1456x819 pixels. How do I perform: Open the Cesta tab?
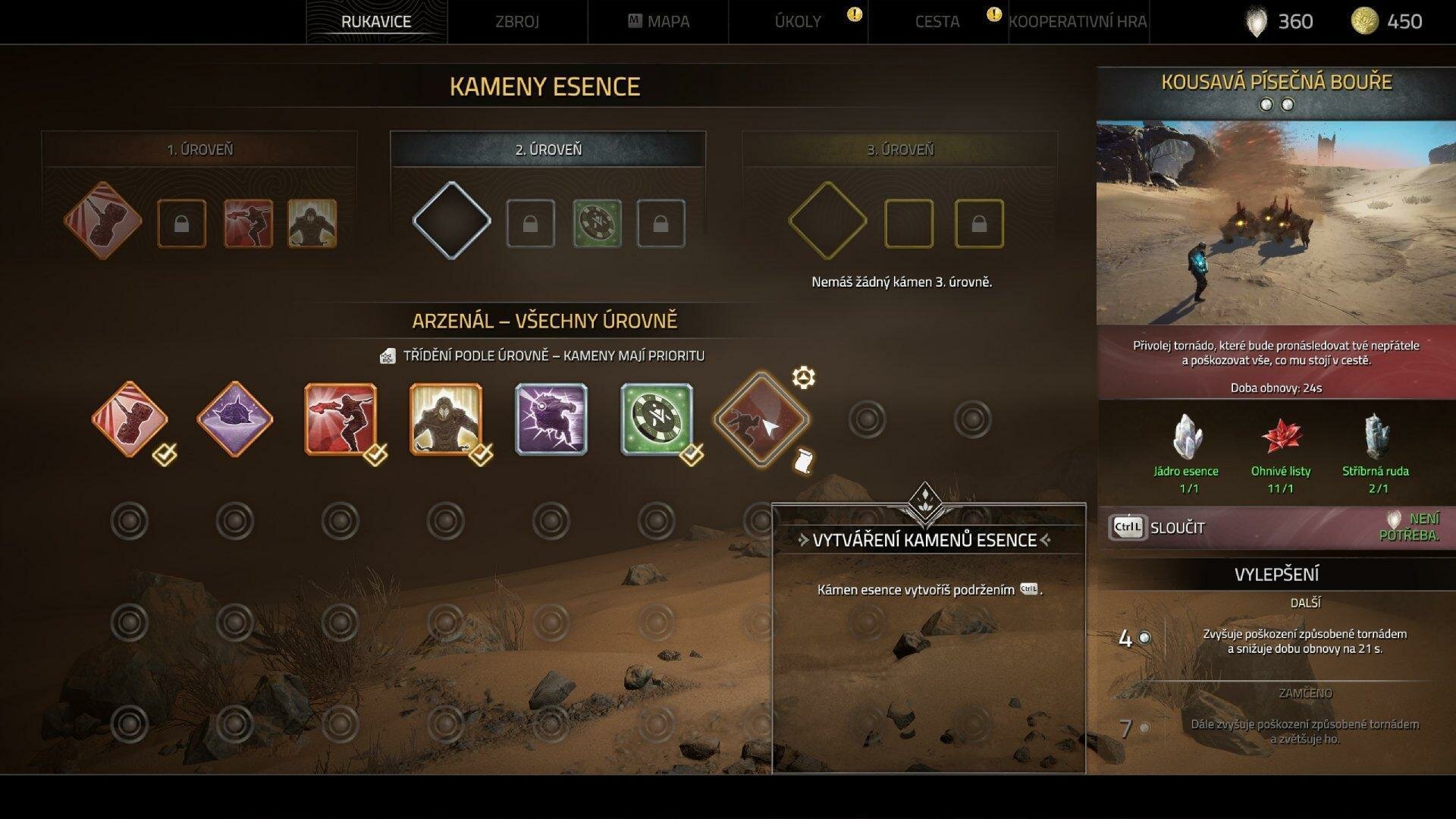[937, 21]
